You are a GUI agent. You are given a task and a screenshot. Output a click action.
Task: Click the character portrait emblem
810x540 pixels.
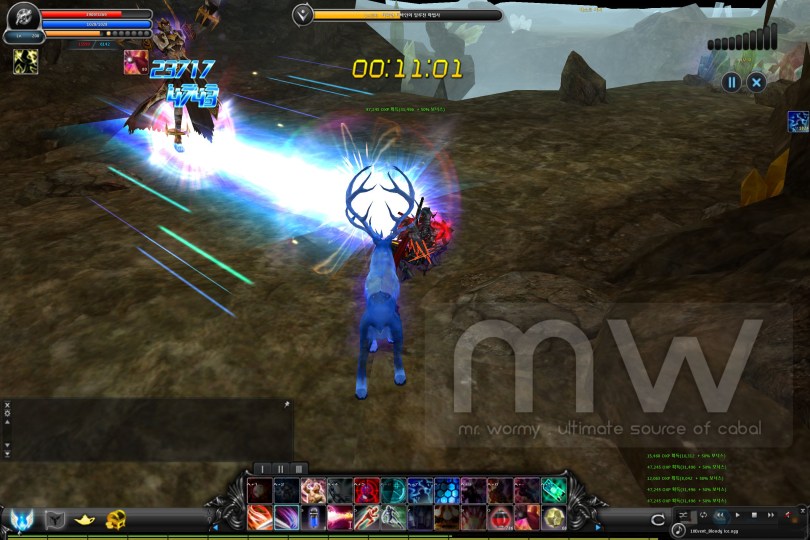point(22,15)
